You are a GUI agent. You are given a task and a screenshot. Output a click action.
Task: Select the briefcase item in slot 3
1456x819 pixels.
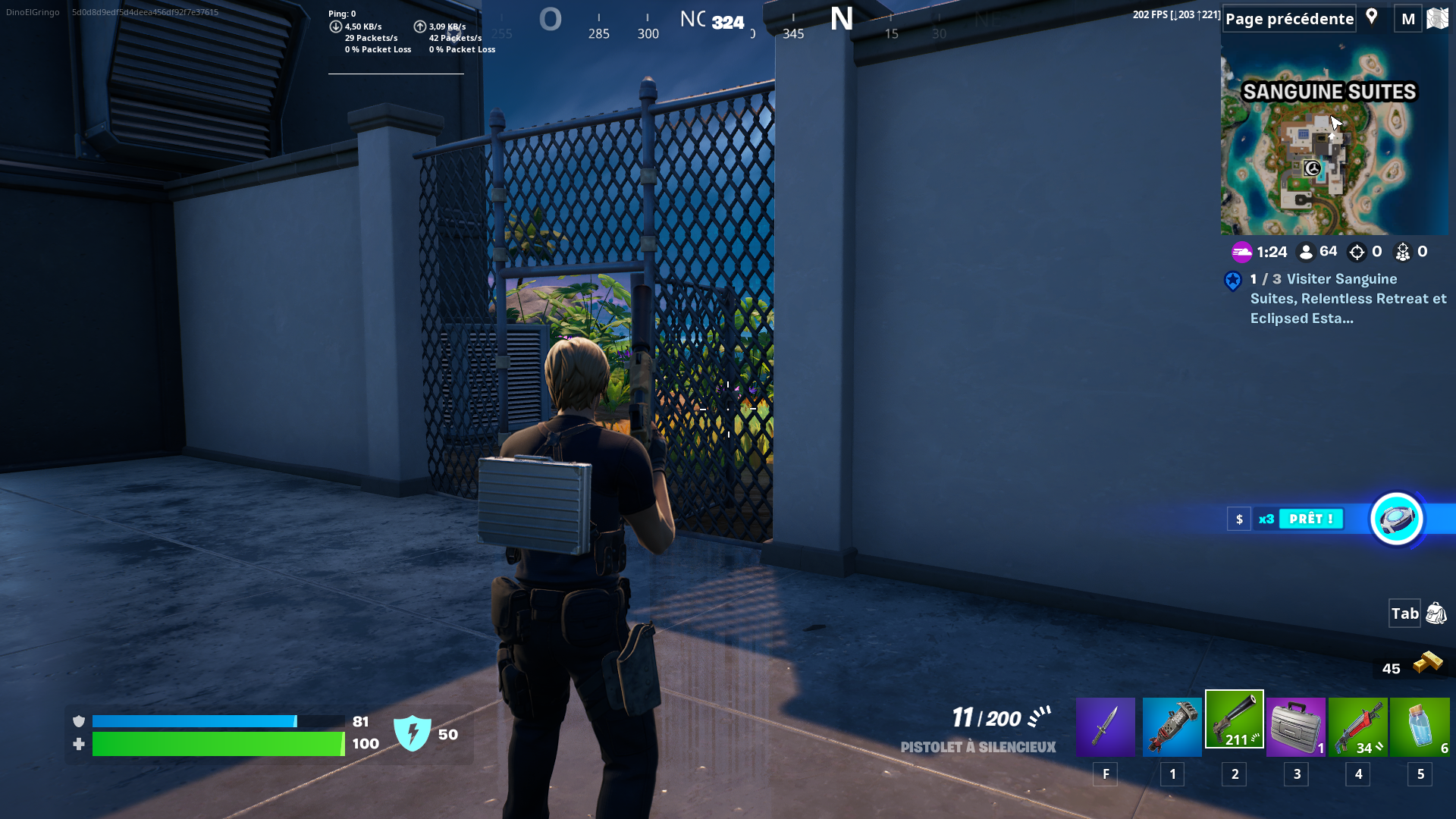click(x=1296, y=726)
